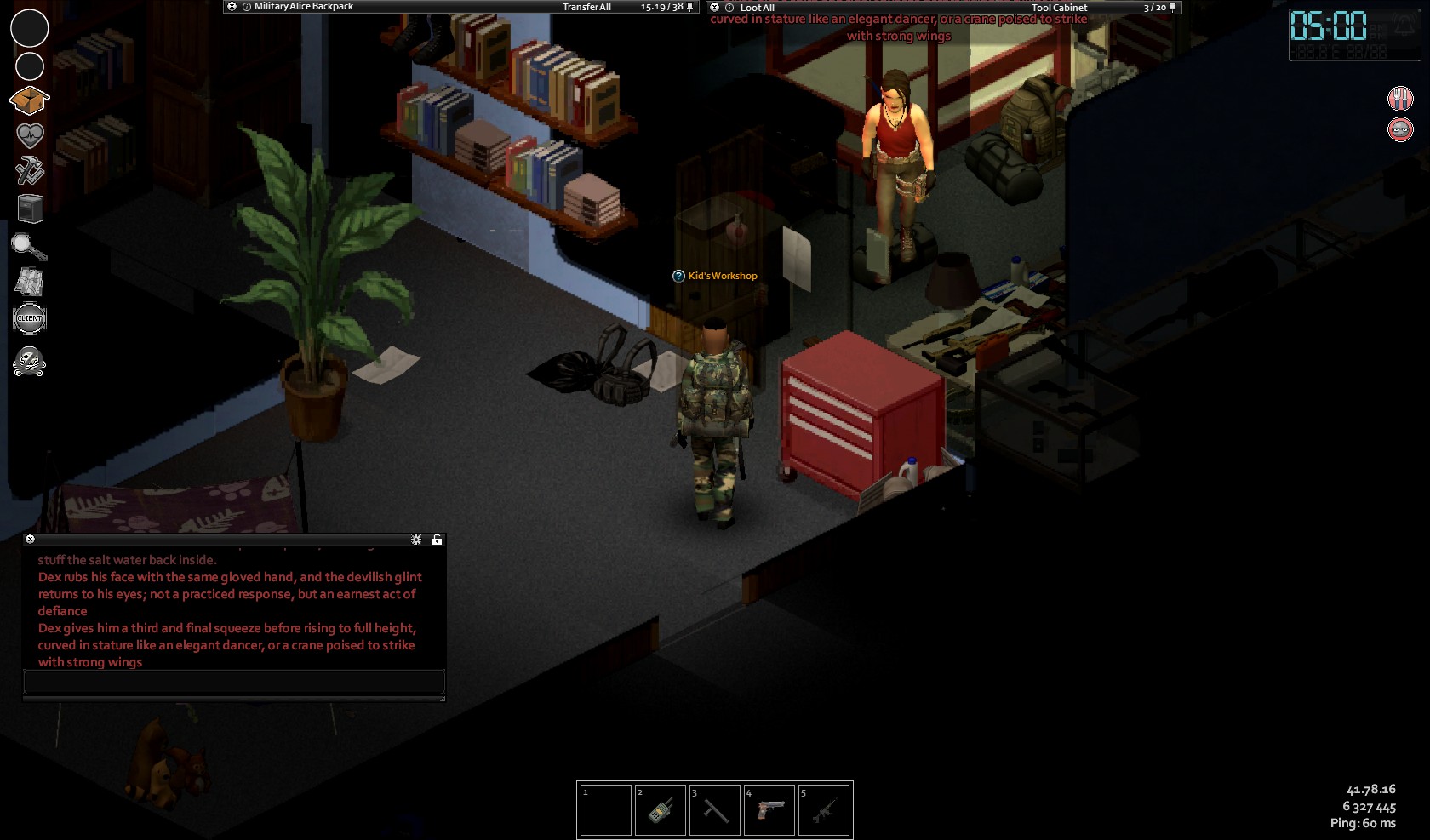Activate the magnifying glass search mode

pos(29,247)
